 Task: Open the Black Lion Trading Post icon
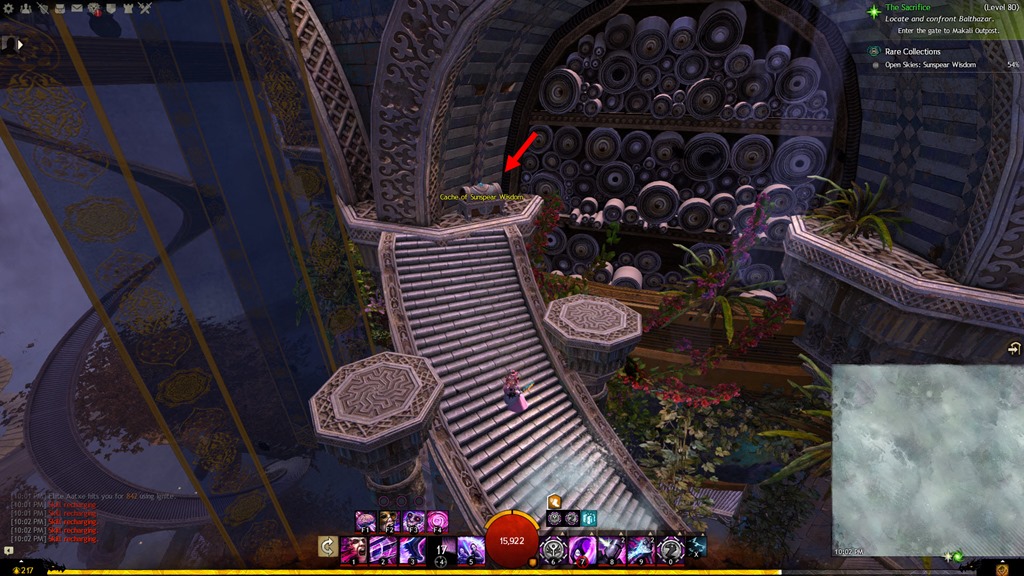click(x=94, y=9)
